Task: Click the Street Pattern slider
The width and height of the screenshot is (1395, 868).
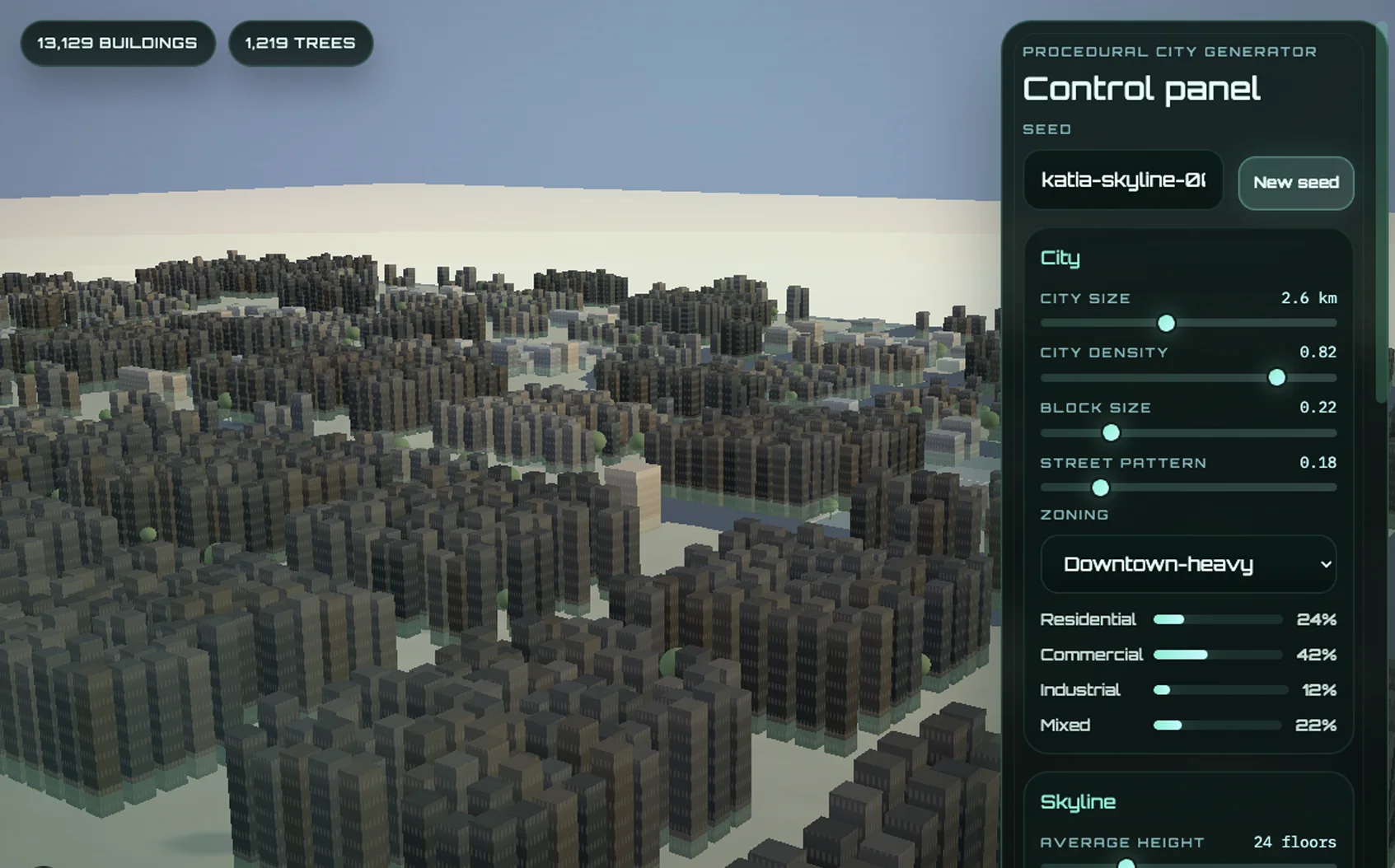Action: click(x=1100, y=488)
